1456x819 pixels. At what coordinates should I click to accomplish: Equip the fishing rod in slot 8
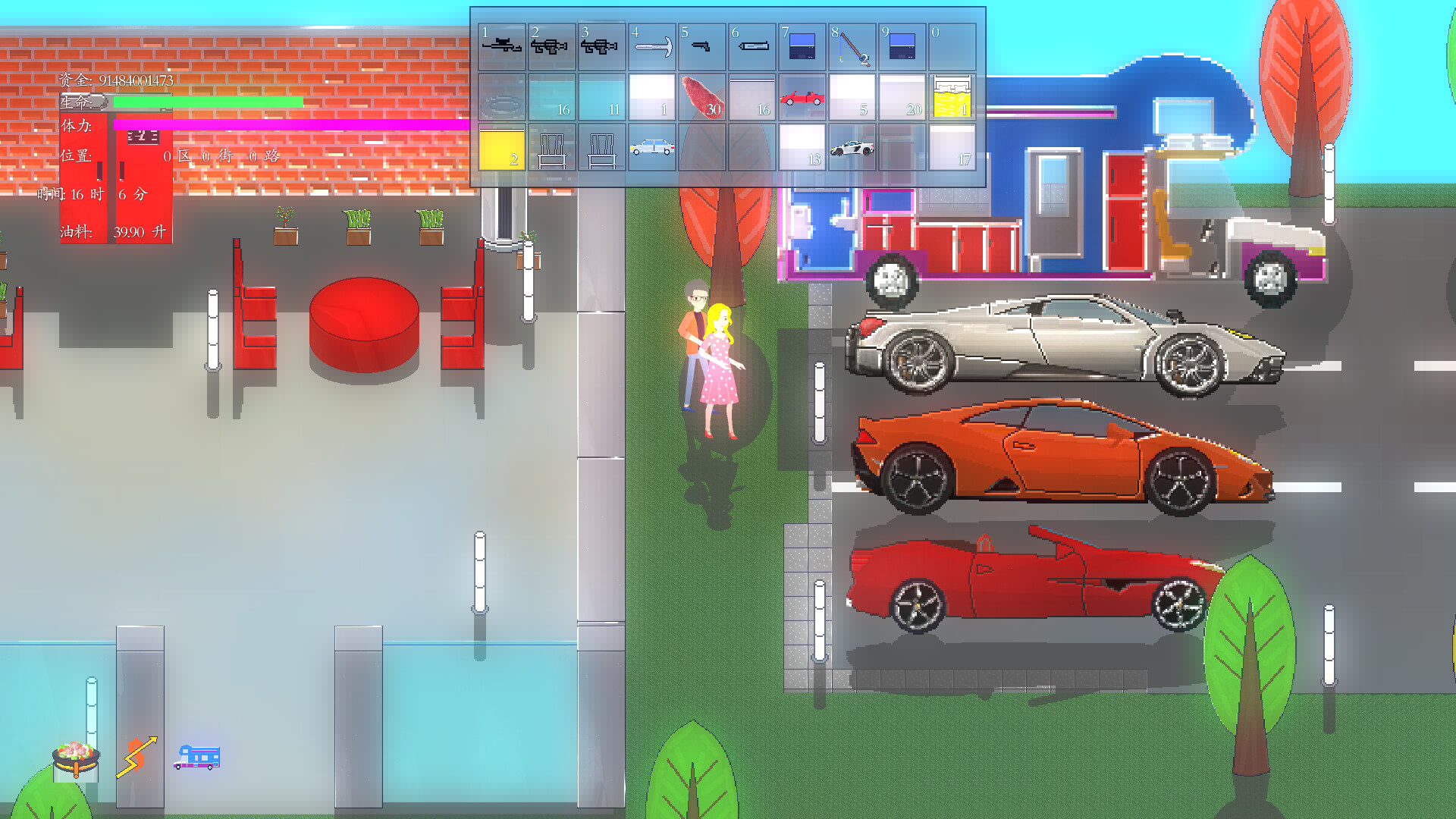pos(851,45)
